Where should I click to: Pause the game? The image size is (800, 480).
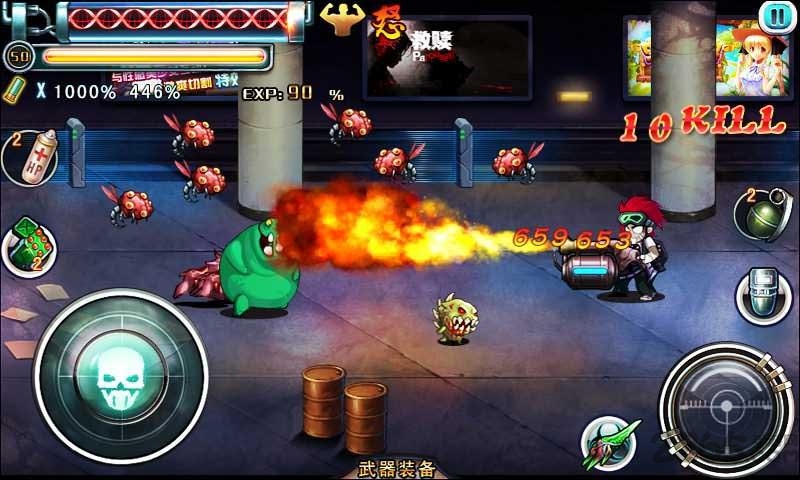pyautogui.click(x=774, y=16)
